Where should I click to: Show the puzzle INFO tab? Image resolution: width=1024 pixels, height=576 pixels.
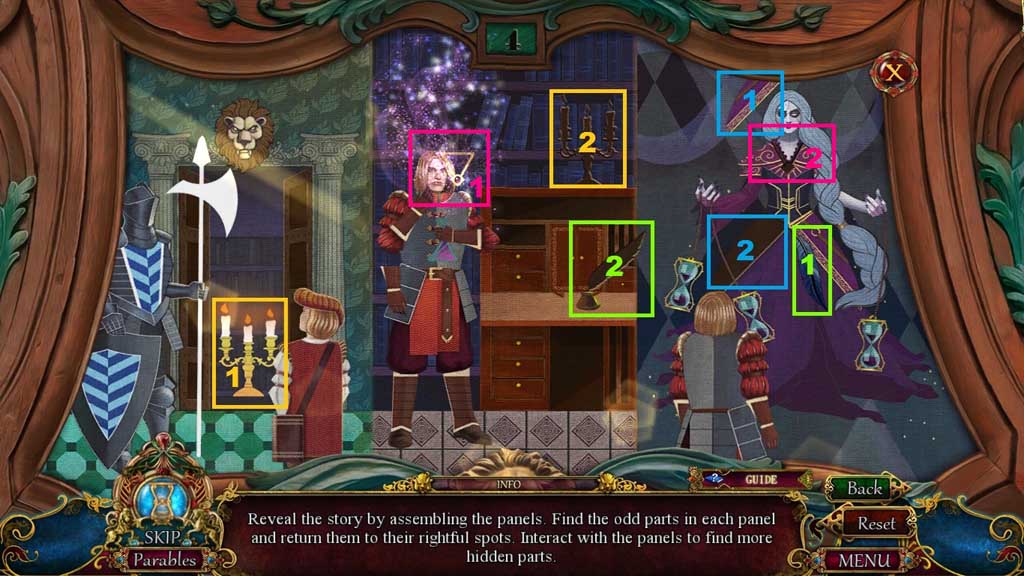coord(510,485)
